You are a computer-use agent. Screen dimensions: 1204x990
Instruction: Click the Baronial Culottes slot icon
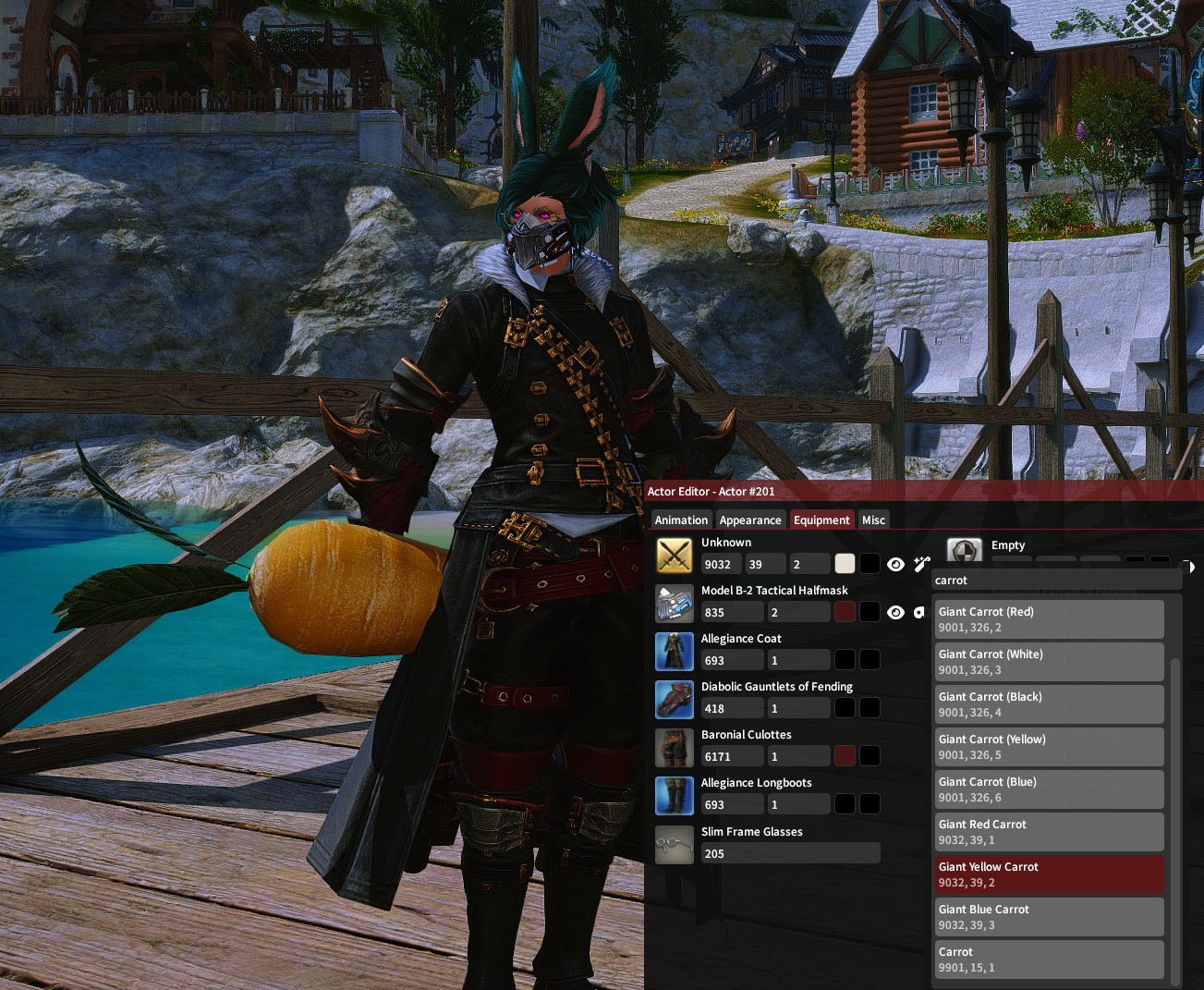pos(675,748)
